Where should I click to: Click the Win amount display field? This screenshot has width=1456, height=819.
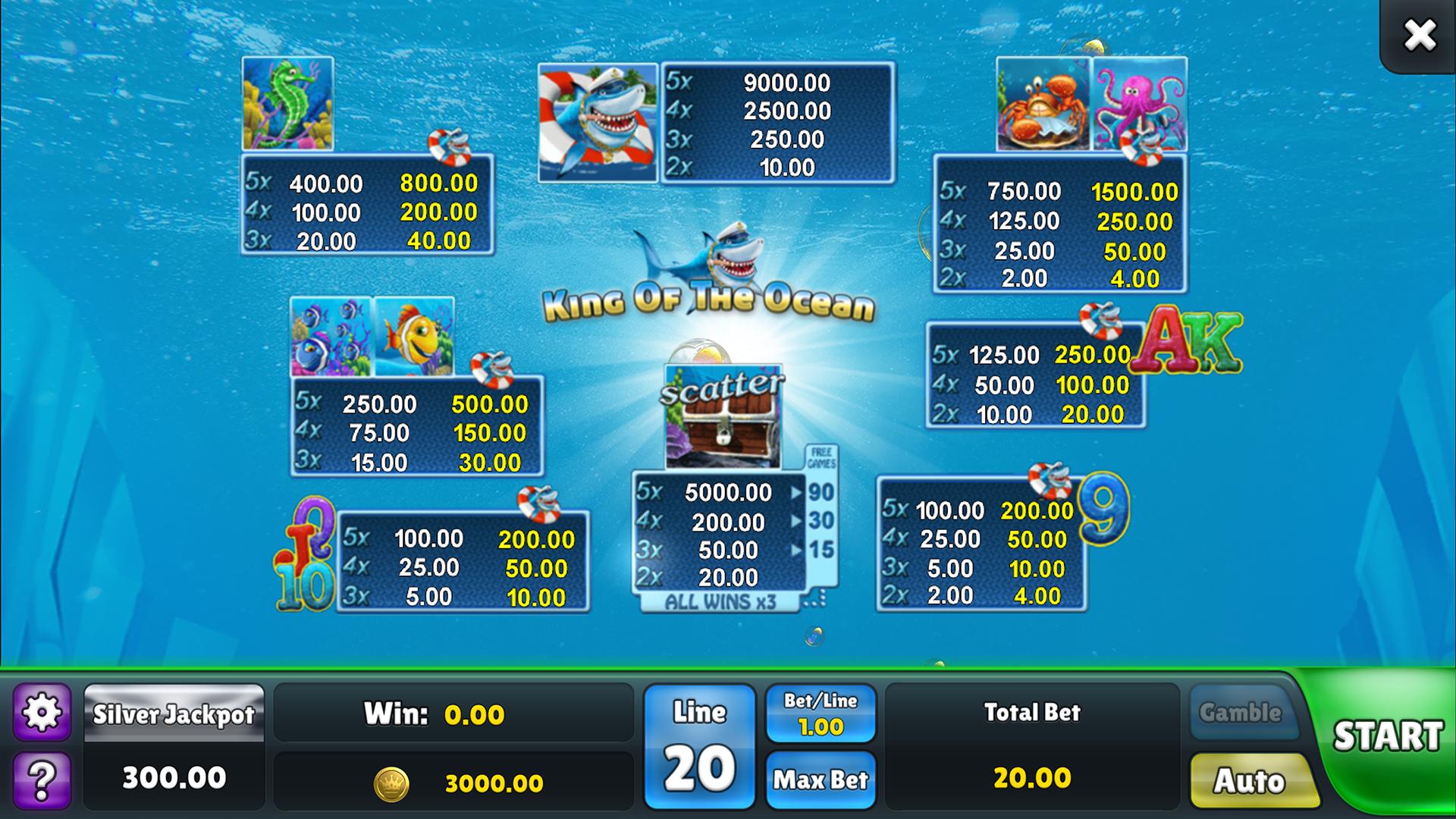click(x=455, y=713)
